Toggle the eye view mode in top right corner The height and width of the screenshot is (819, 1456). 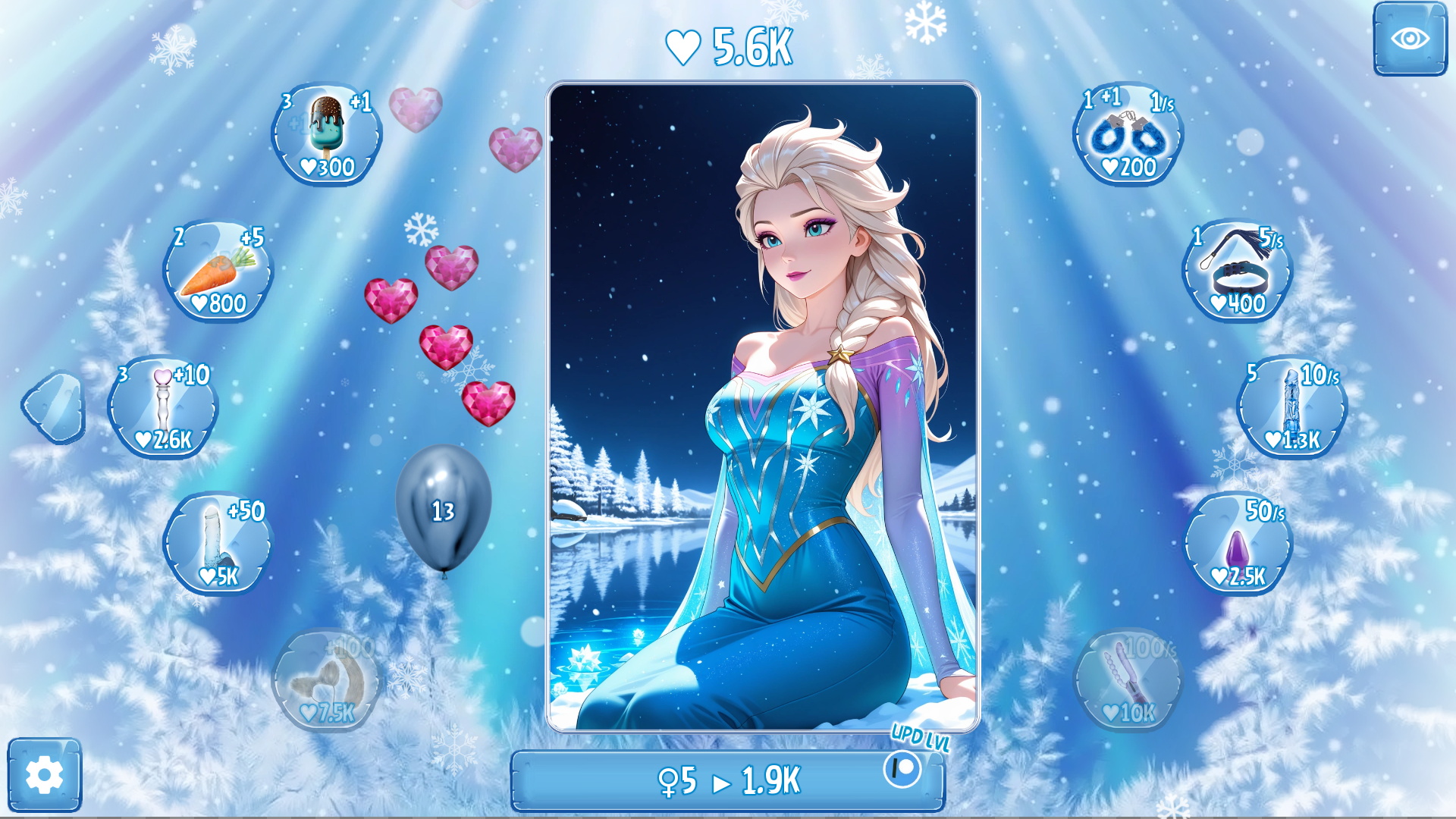tap(1410, 38)
